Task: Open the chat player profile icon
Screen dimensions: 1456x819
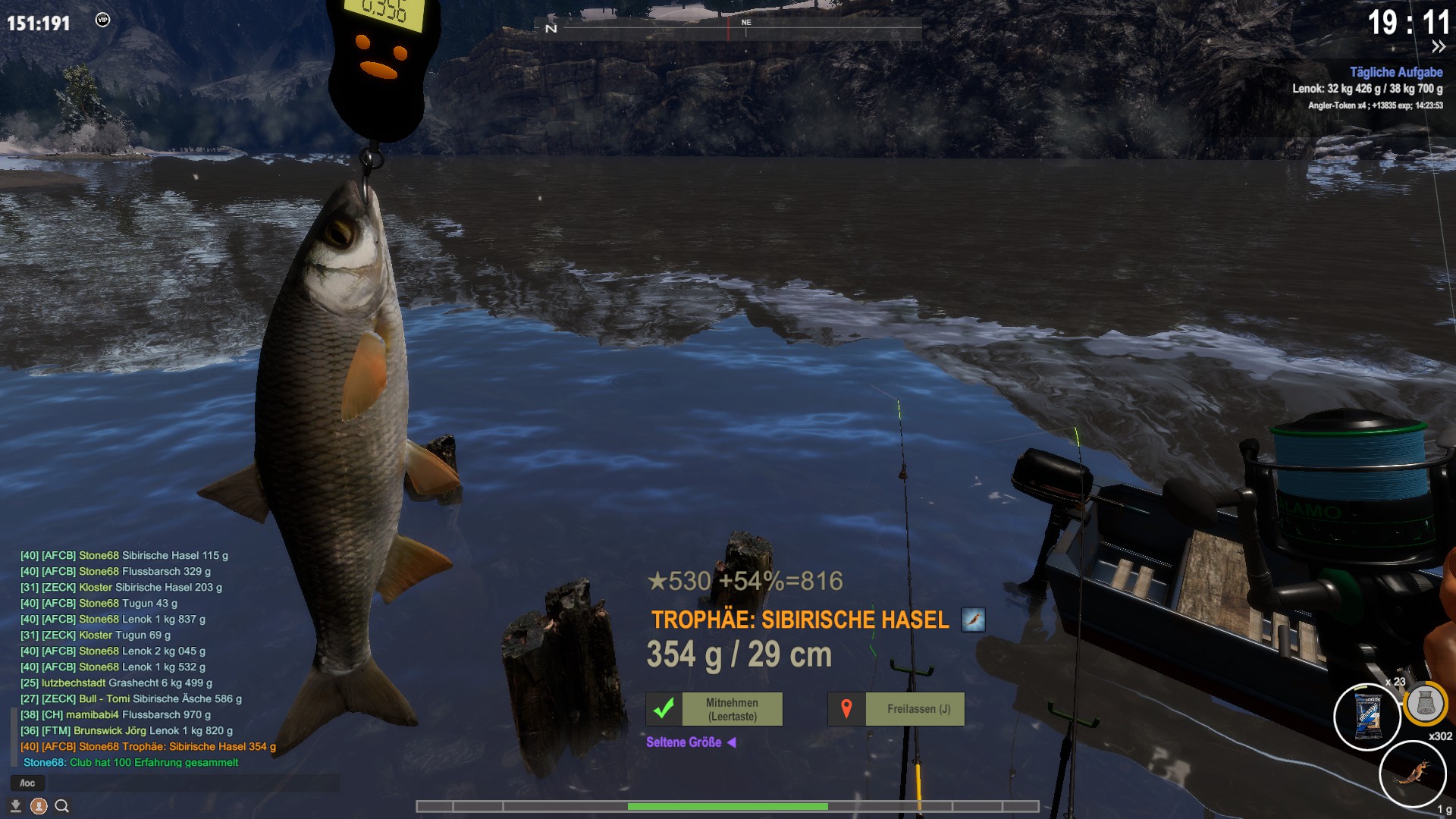Action: [39, 806]
